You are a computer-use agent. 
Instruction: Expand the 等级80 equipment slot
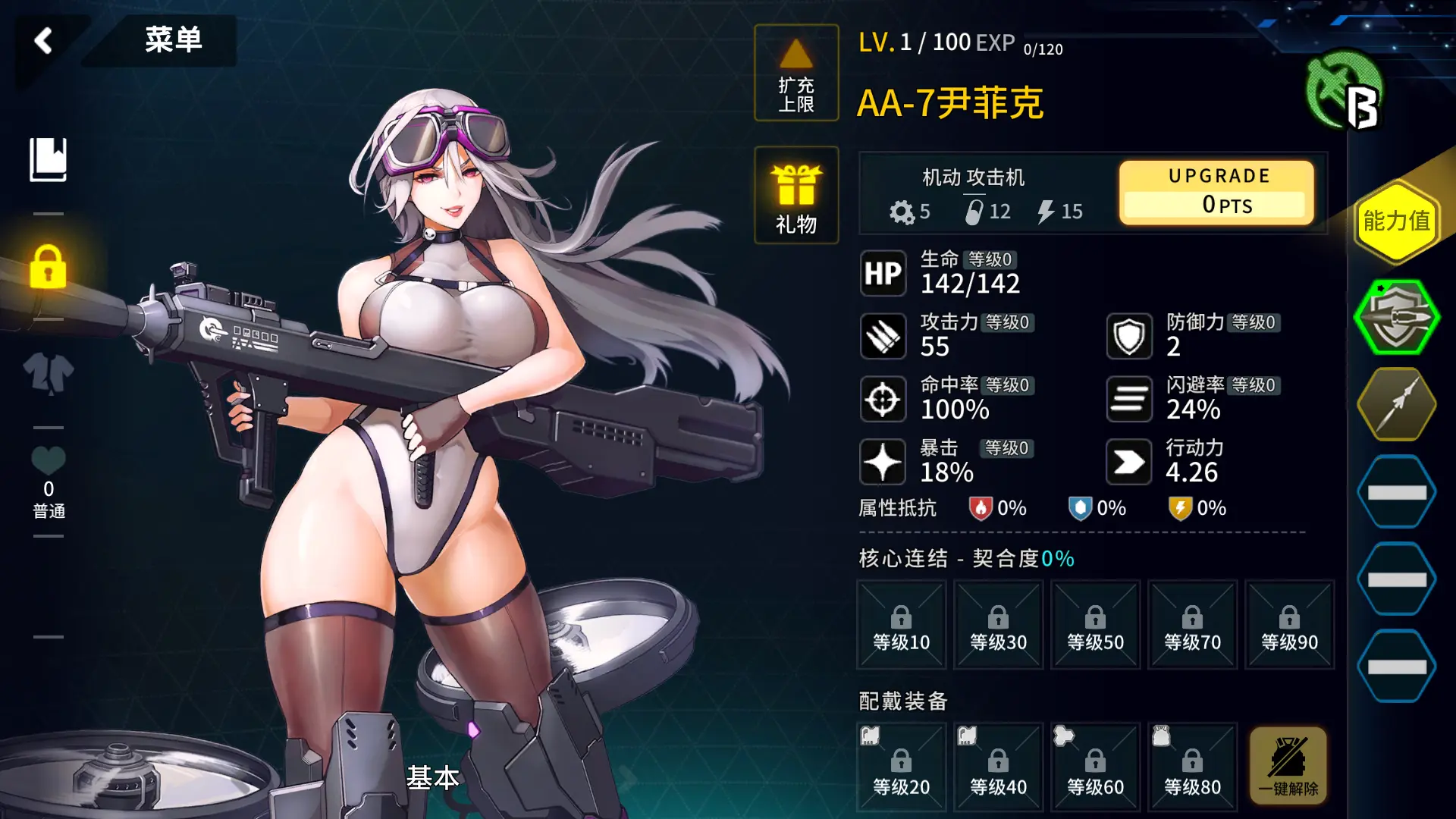tap(1192, 766)
